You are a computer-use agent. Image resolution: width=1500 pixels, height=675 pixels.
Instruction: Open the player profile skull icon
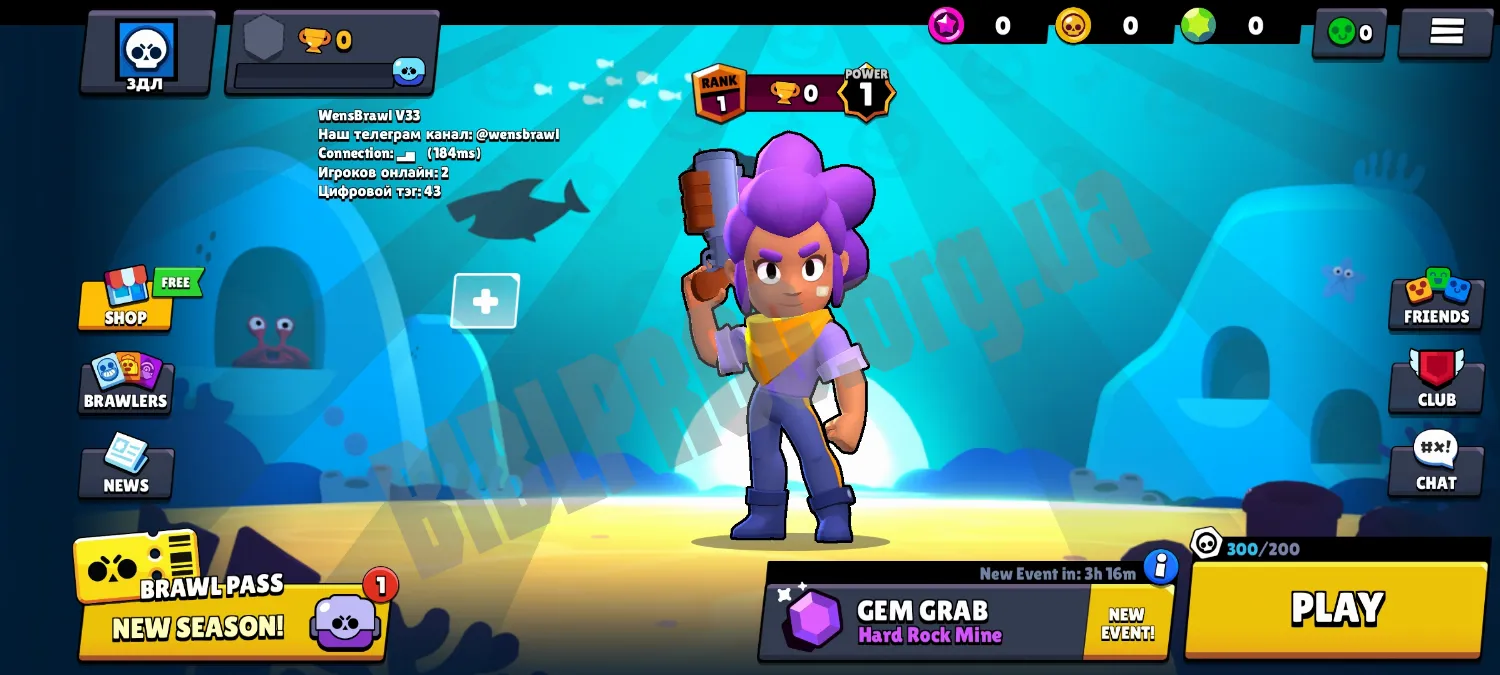tap(147, 52)
